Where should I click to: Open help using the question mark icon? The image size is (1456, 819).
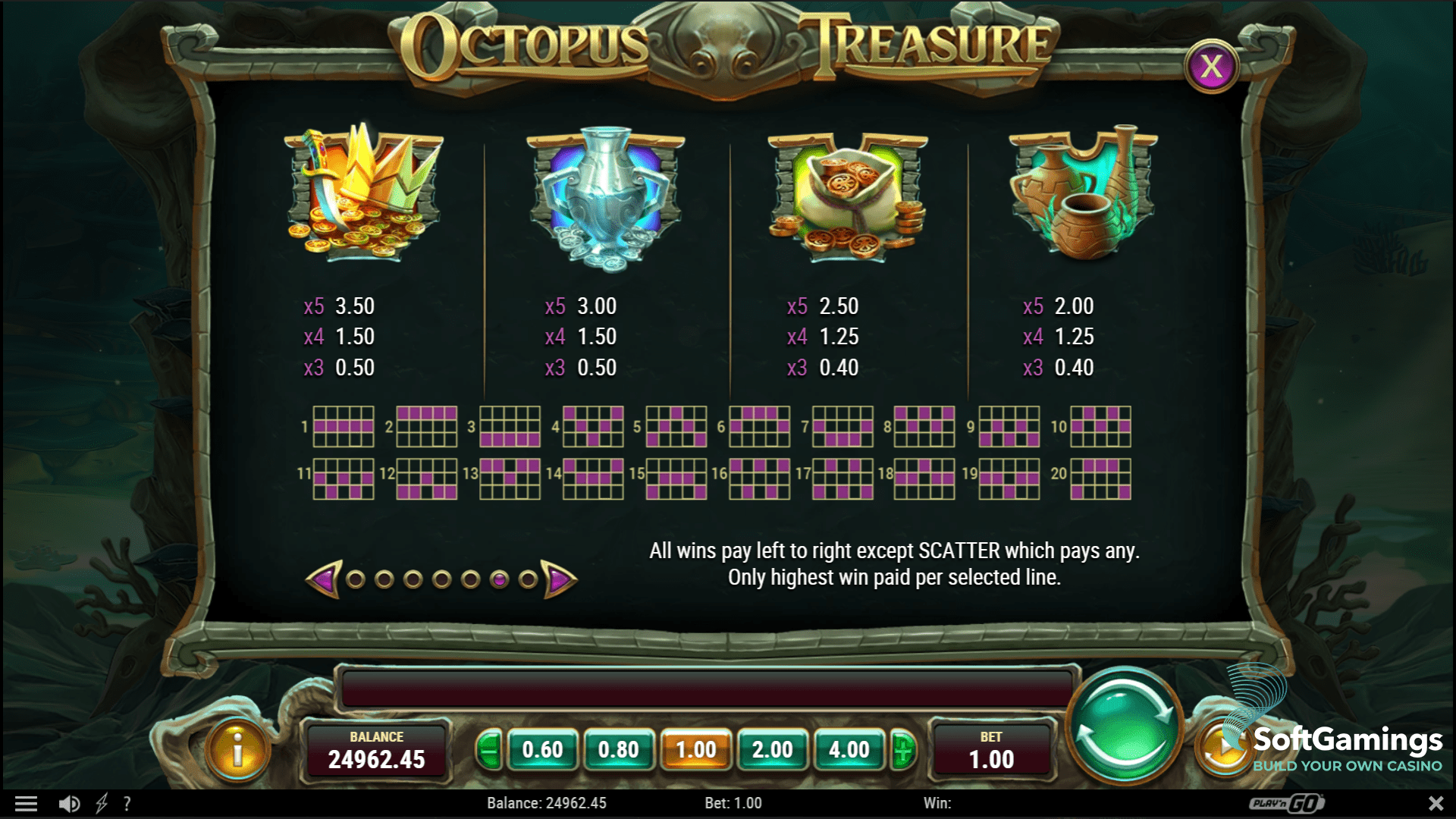pos(127,802)
